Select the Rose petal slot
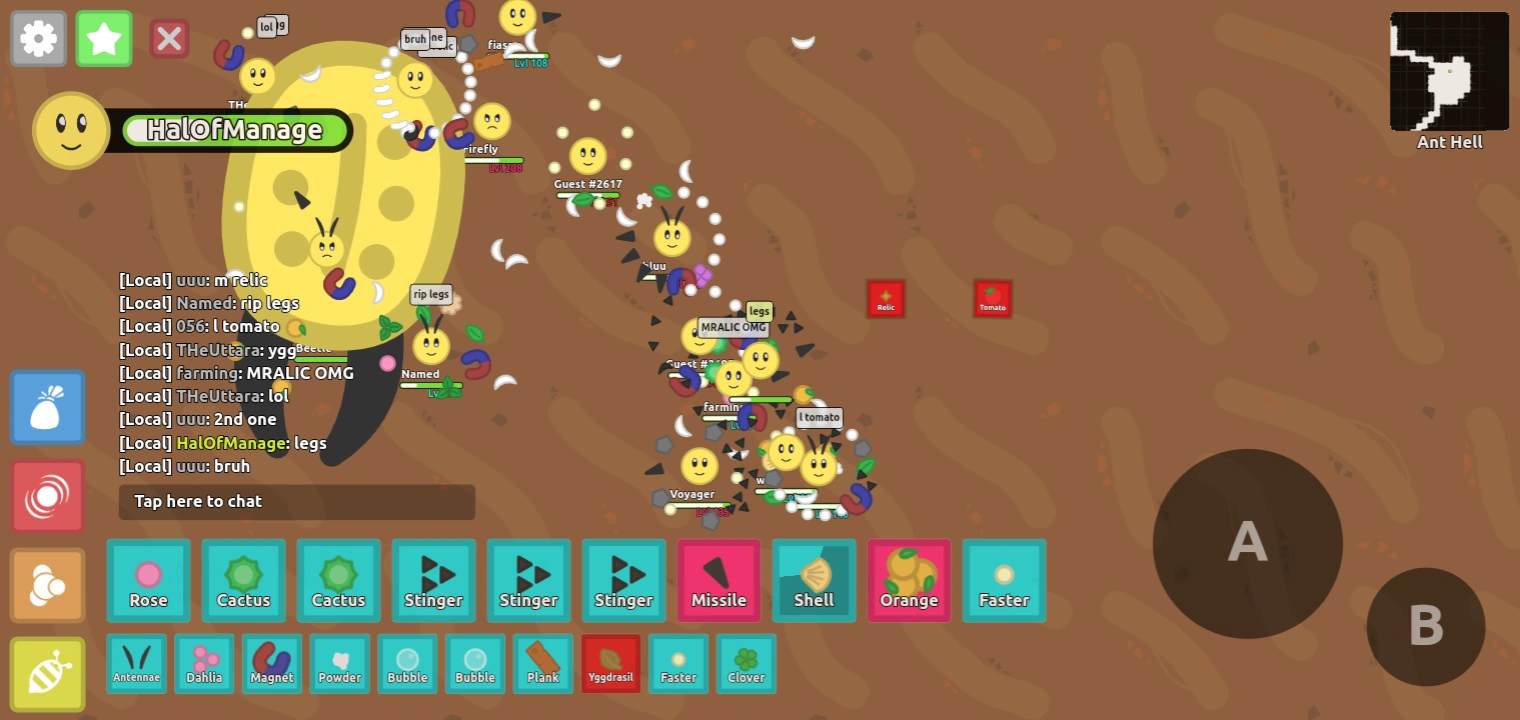The height and width of the screenshot is (720, 1520). [148, 580]
